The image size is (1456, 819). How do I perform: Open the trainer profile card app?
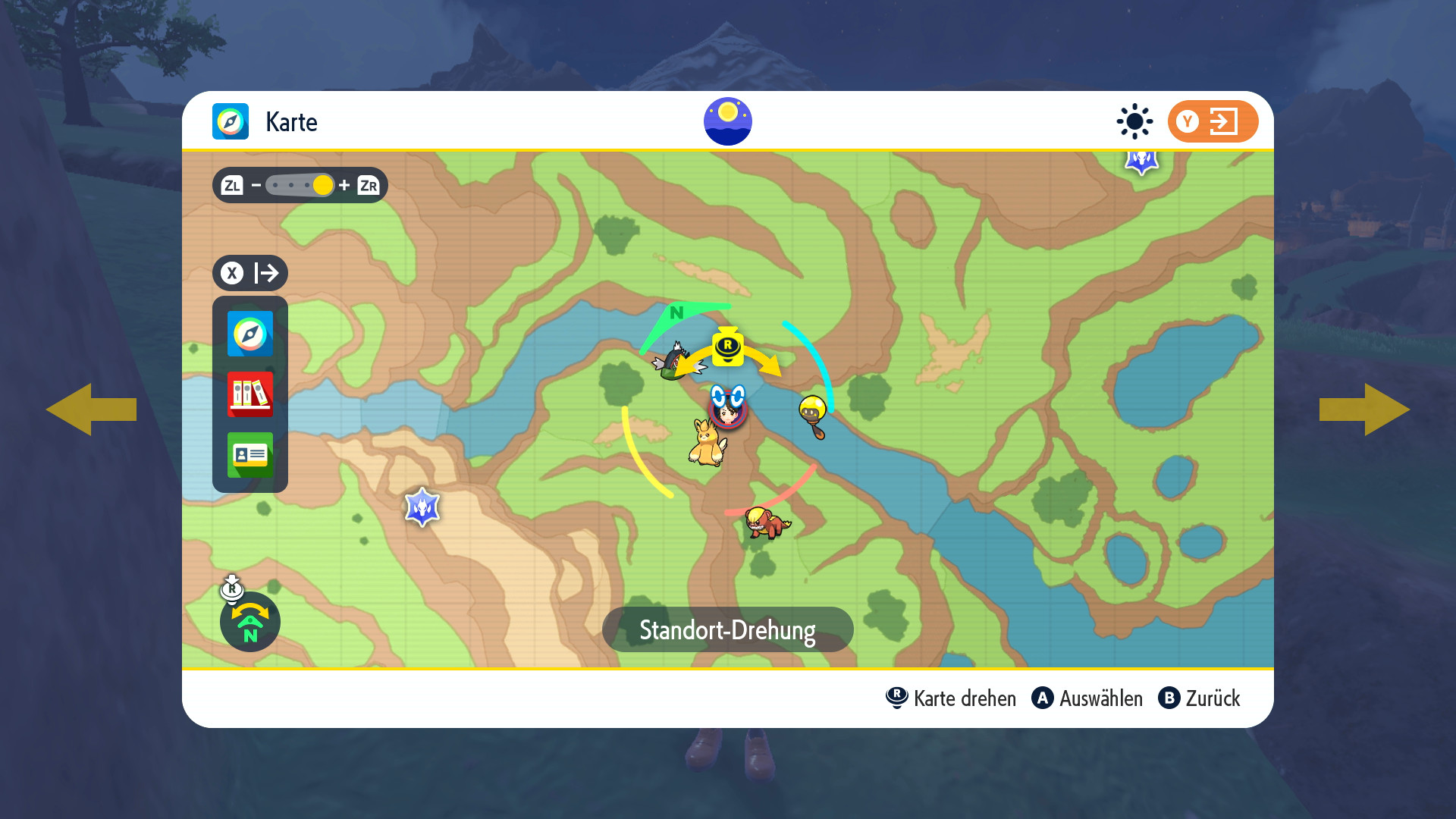(x=250, y=455)
